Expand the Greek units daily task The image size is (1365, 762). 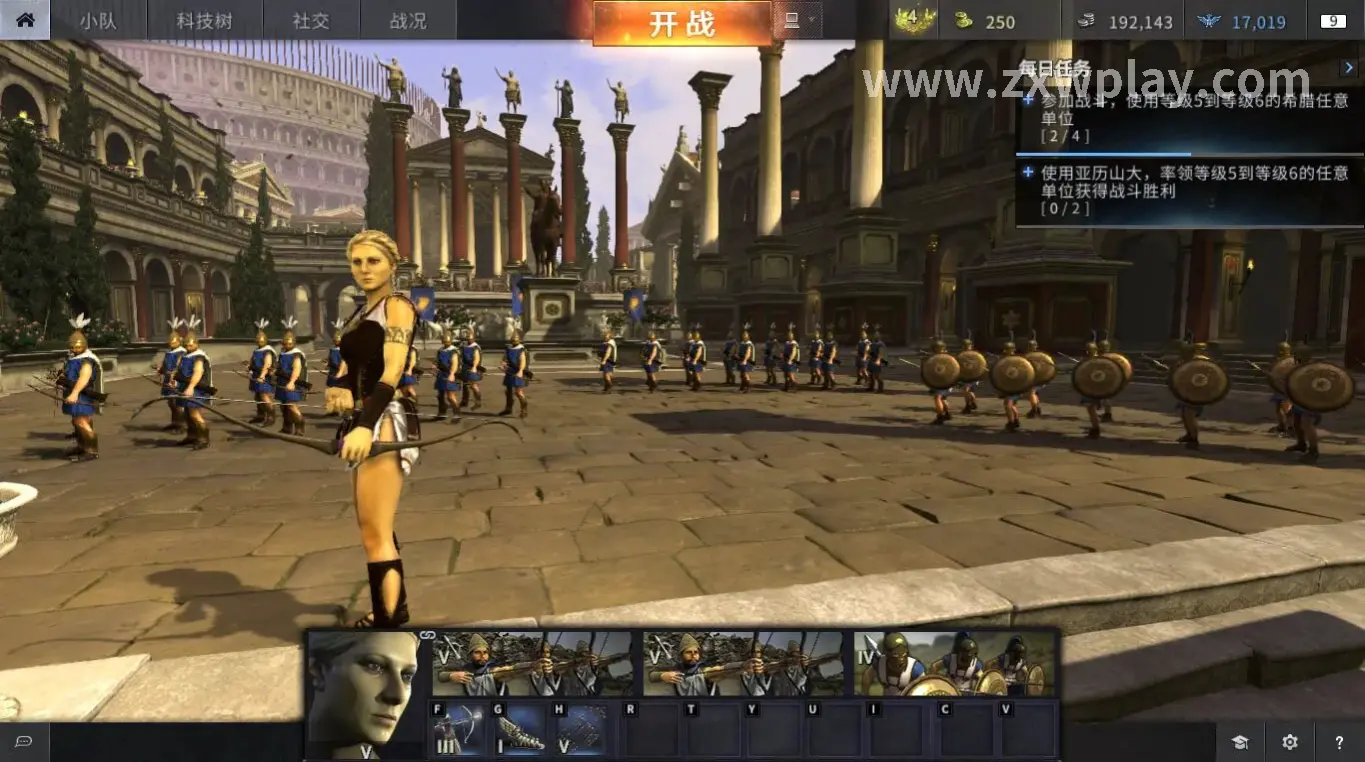point(1029,100)
